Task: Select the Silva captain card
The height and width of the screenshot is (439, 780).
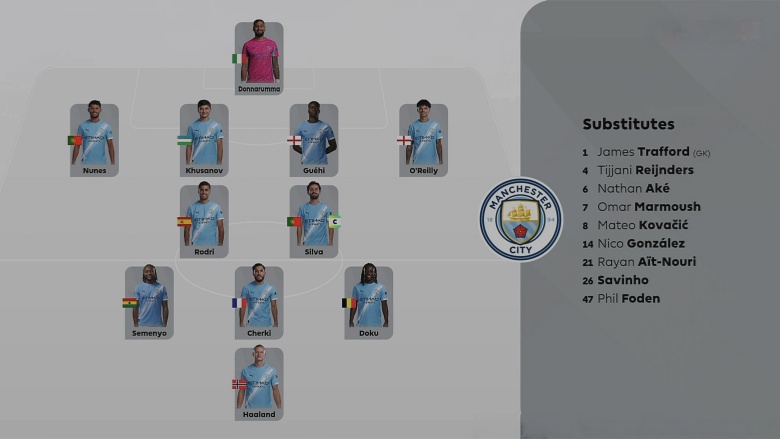Action: (314, 220)
